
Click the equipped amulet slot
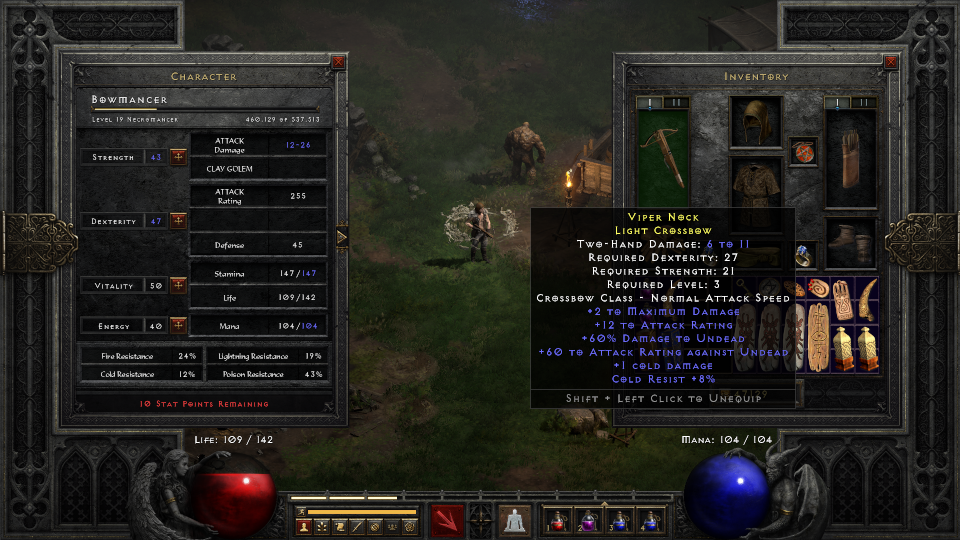coord(802,151)
